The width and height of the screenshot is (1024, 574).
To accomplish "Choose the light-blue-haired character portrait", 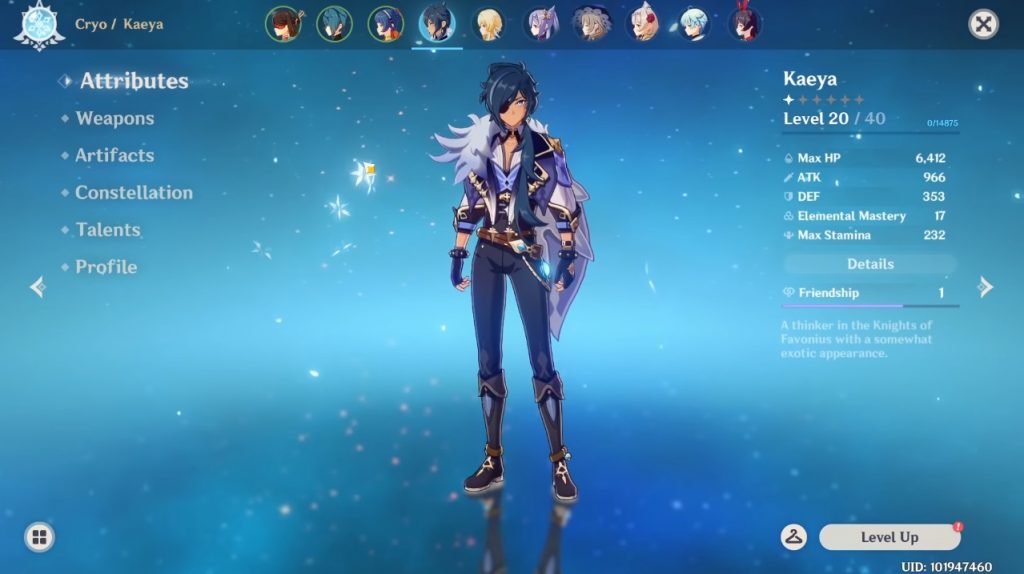I will (693, 23).
